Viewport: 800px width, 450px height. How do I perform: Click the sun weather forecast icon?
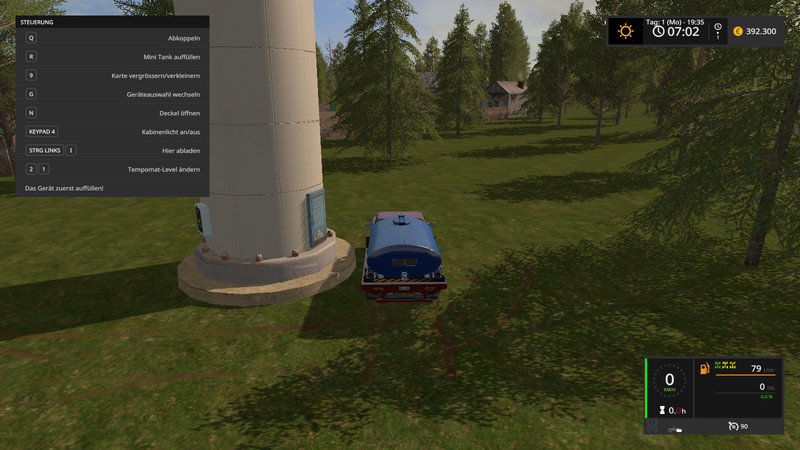click(x=626, y=31)
